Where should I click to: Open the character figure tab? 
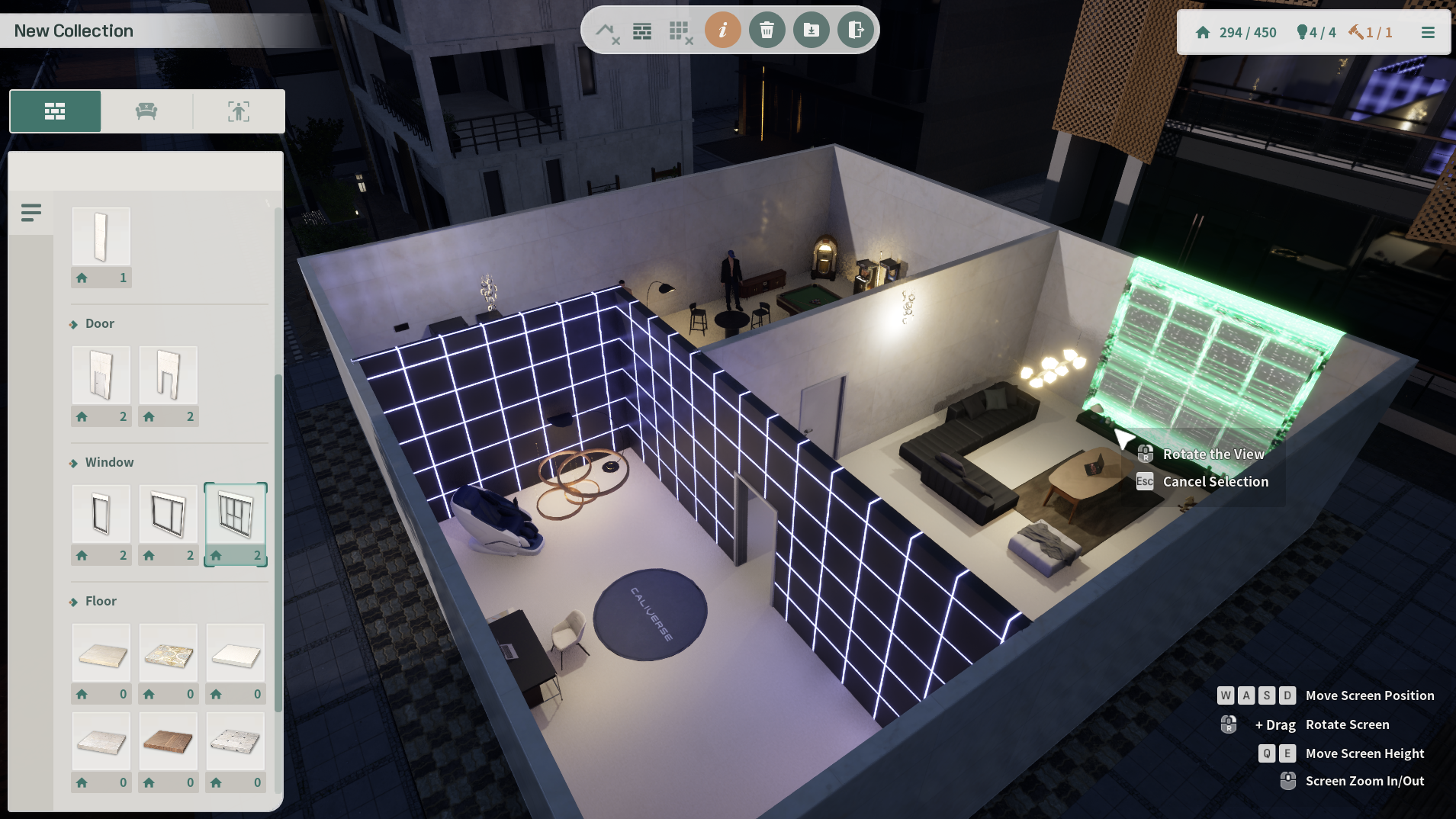(x=239, y=111)
